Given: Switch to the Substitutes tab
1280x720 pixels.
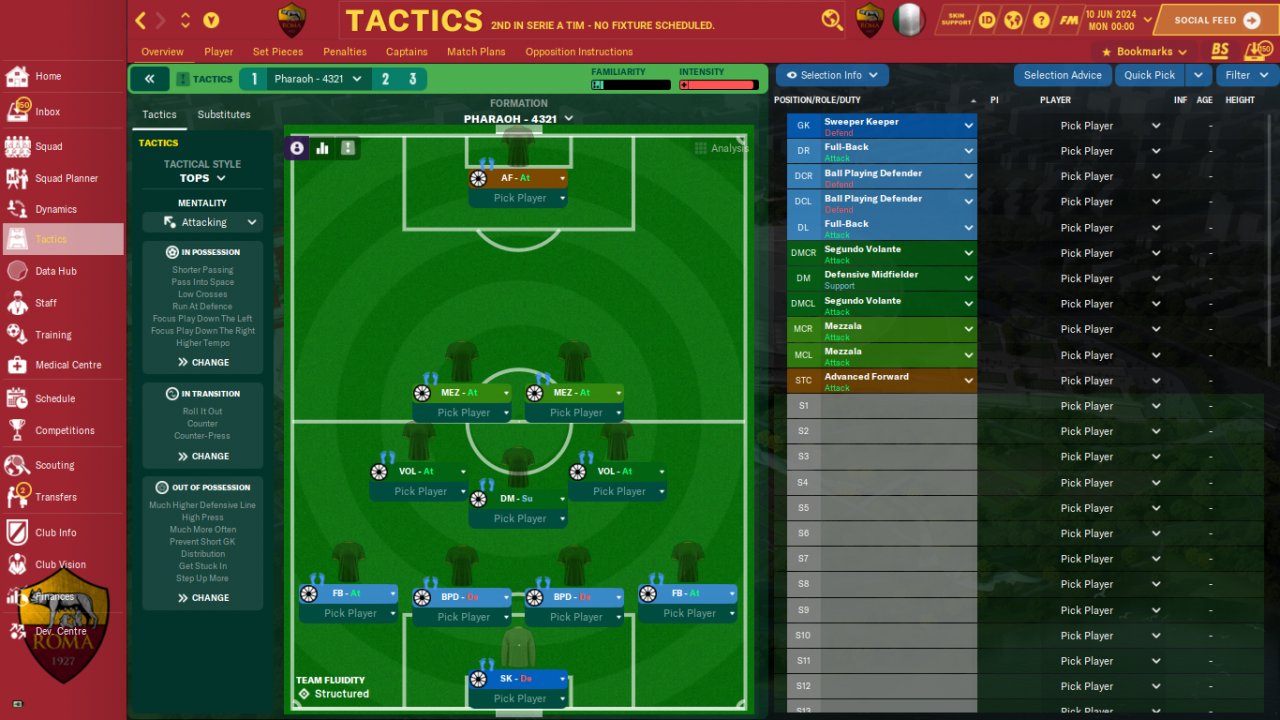Looking at the screenshot, I should tap(224, 115).
